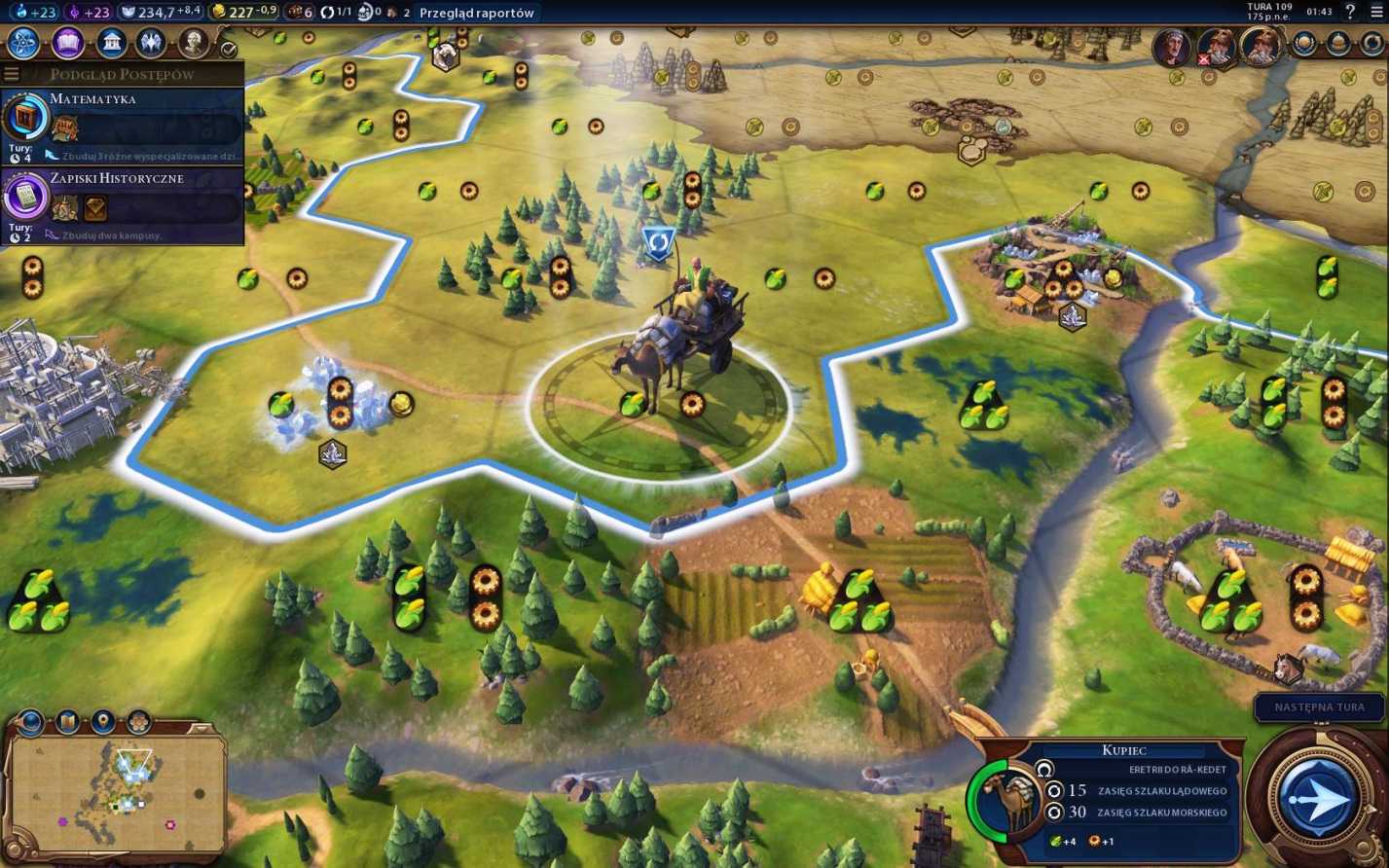Select the first leader portrait in diplomacy ribbon
This screenshot has height=868, width=1389.
tap(1171, 46)
